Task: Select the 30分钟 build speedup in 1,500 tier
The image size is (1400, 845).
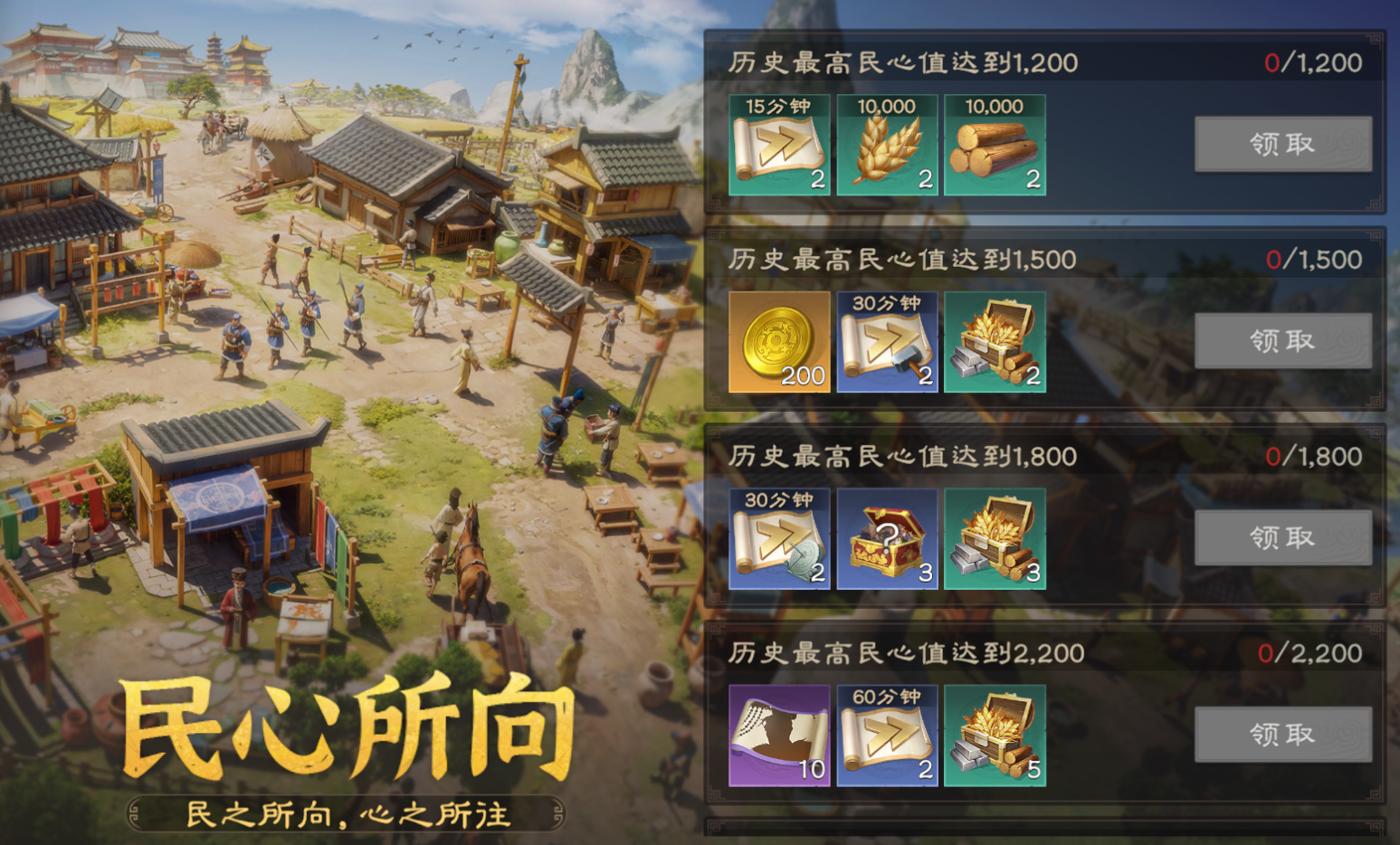Action: pos(887,342)
